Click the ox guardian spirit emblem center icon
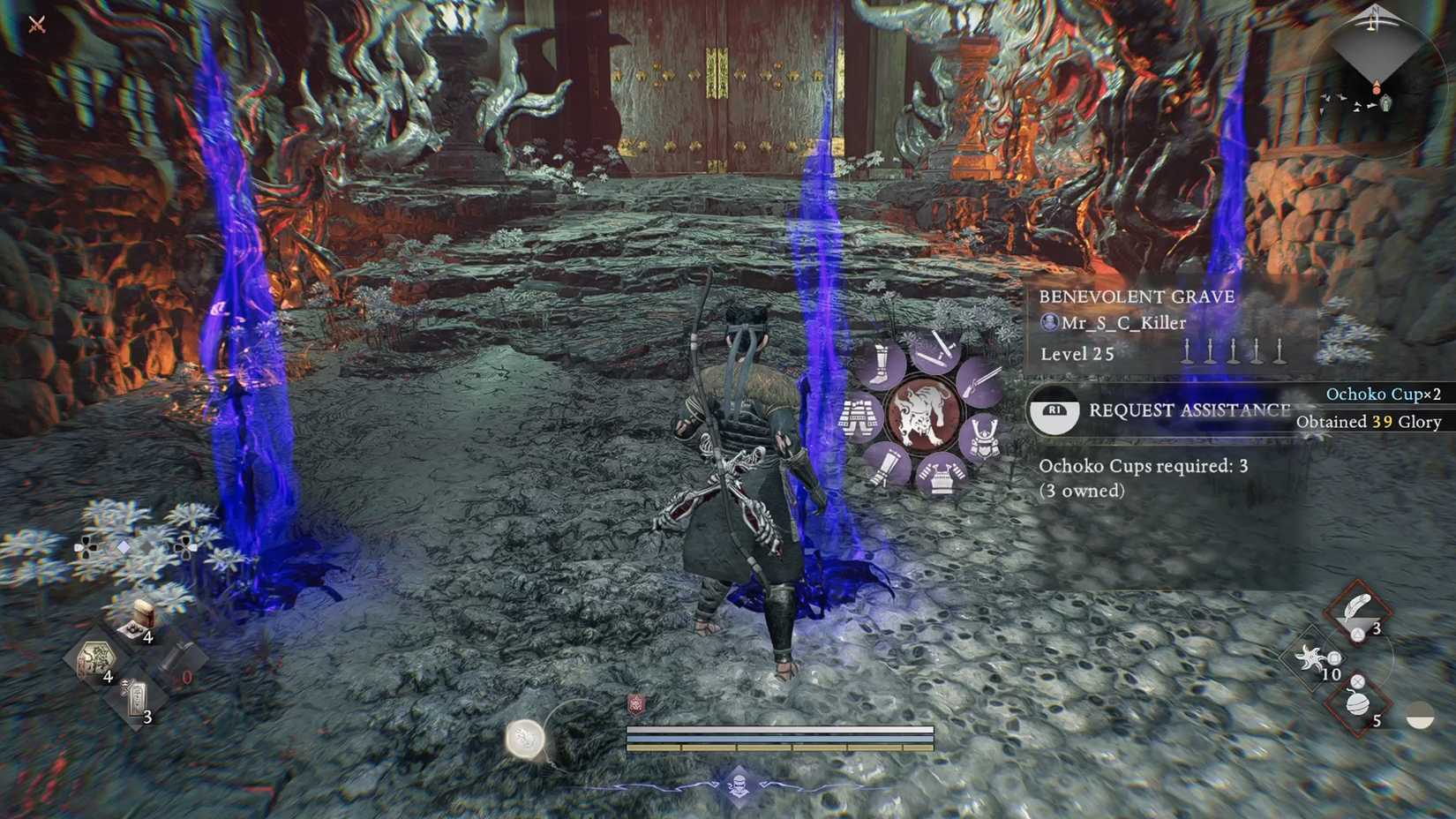 924,412
